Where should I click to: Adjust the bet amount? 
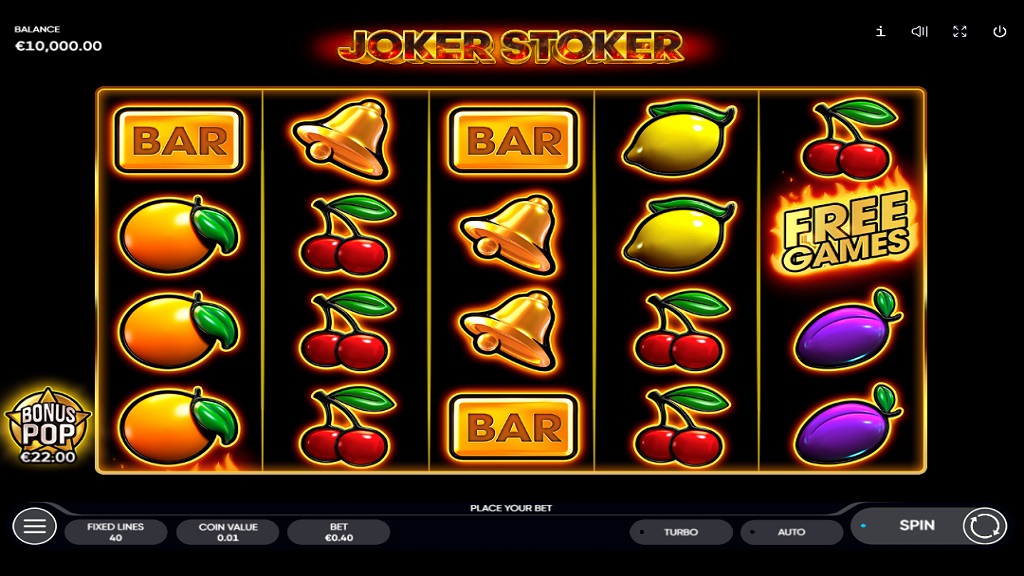pos(338,532)
